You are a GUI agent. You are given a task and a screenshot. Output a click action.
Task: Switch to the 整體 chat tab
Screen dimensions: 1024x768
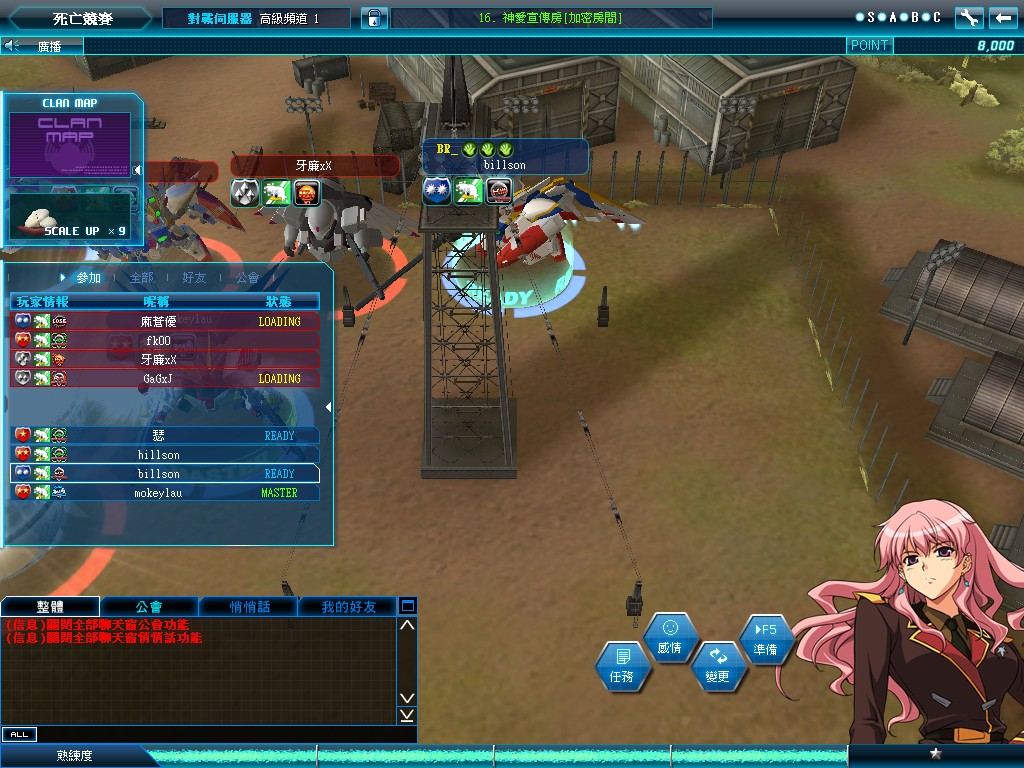(50, 606)
